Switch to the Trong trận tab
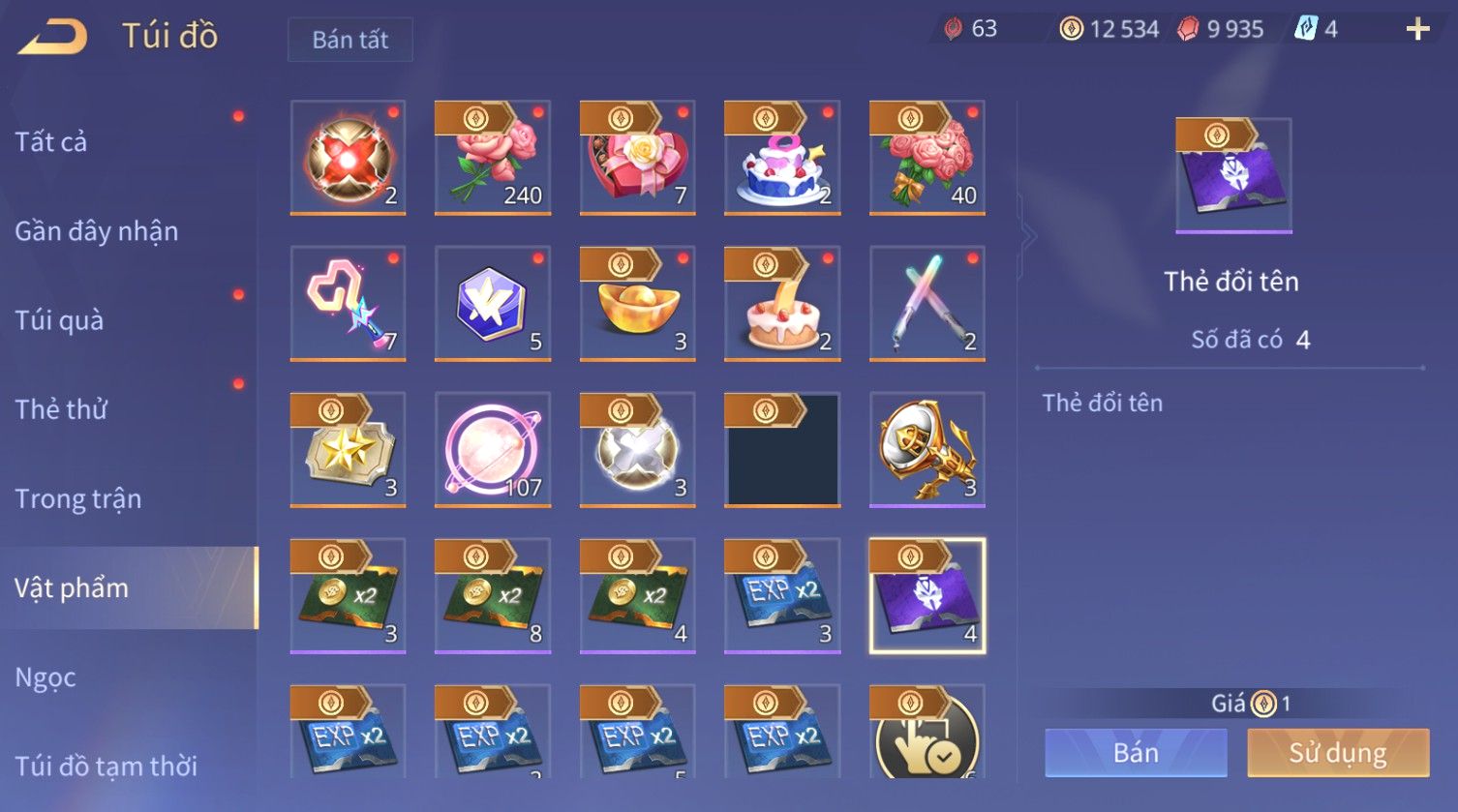 tap(77, 498)
